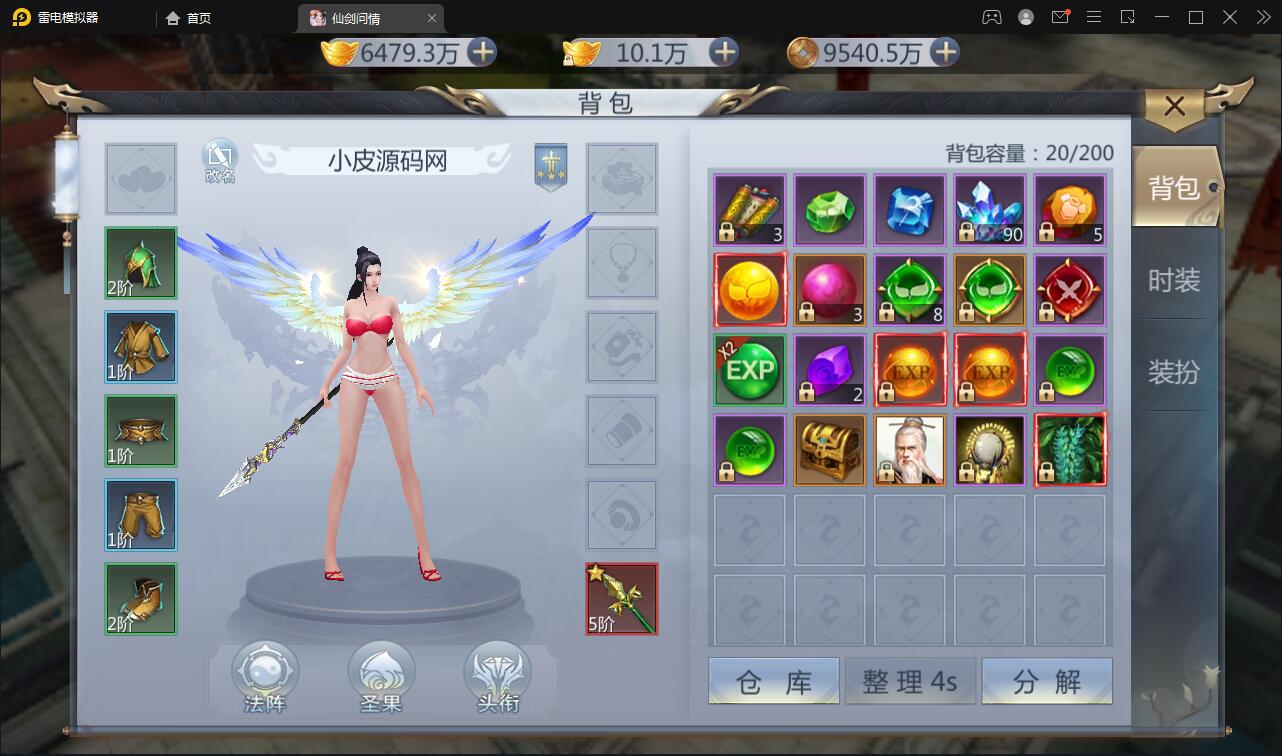Select the old man portrait item
Image resolution: width=1282 pixels, height=756 pixels.
[909, 450]
